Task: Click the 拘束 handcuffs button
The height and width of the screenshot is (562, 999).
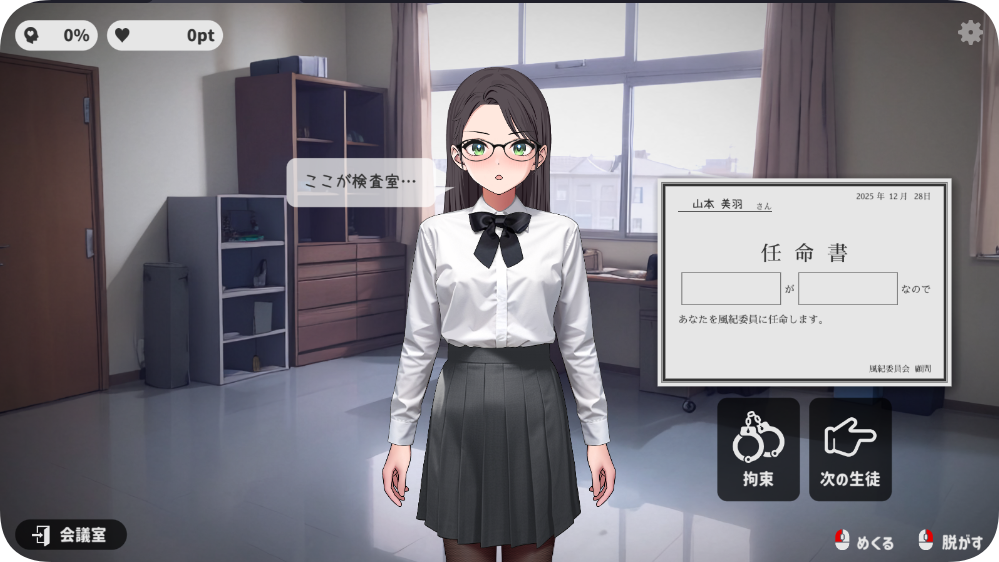Action: [758, 449]
